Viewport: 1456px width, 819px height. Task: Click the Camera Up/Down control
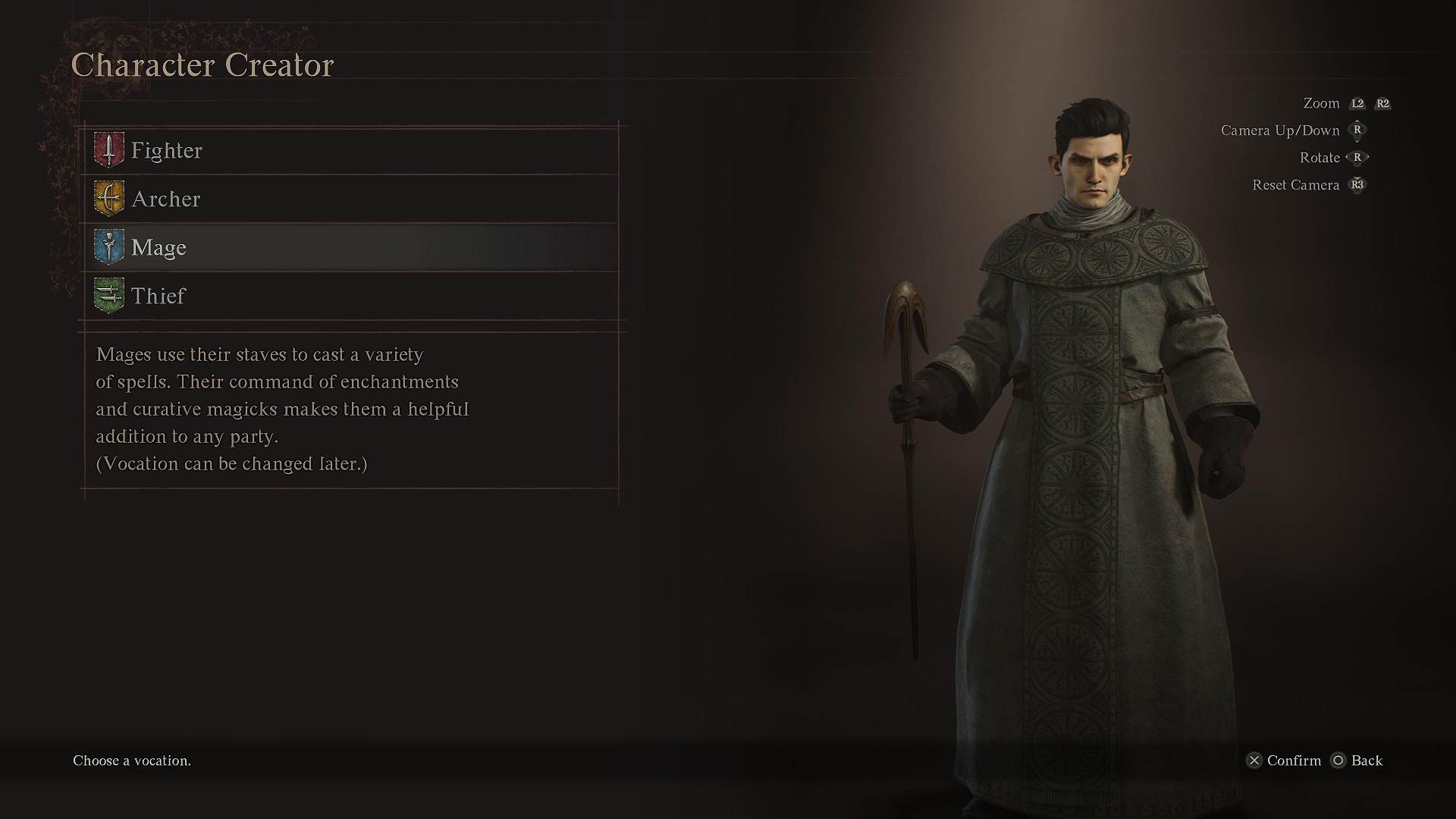coord(1279,130)
